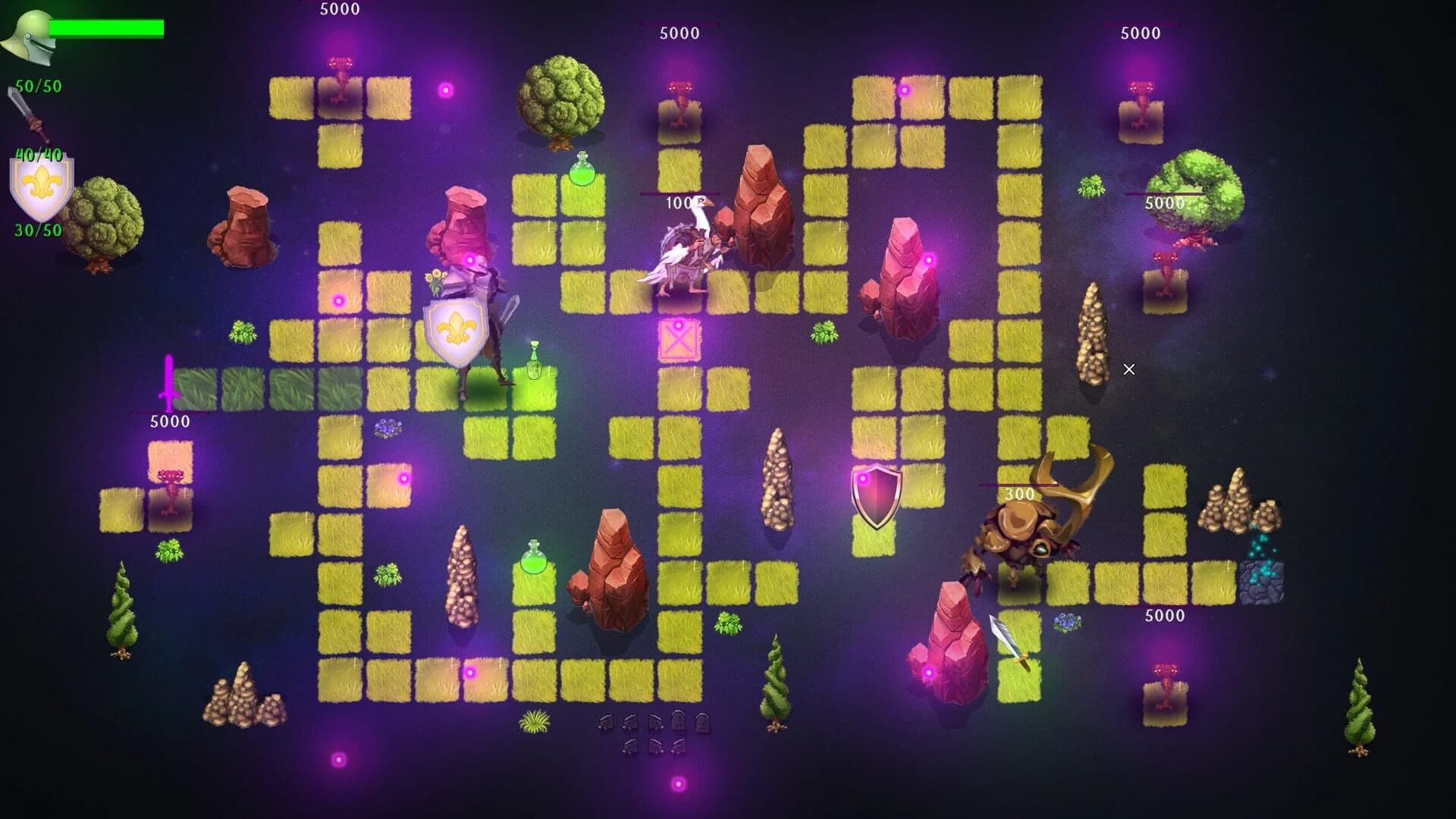1456x819 pixels.
Task: Target the goose rider enemy with 100 health
Action: (686, 250)
